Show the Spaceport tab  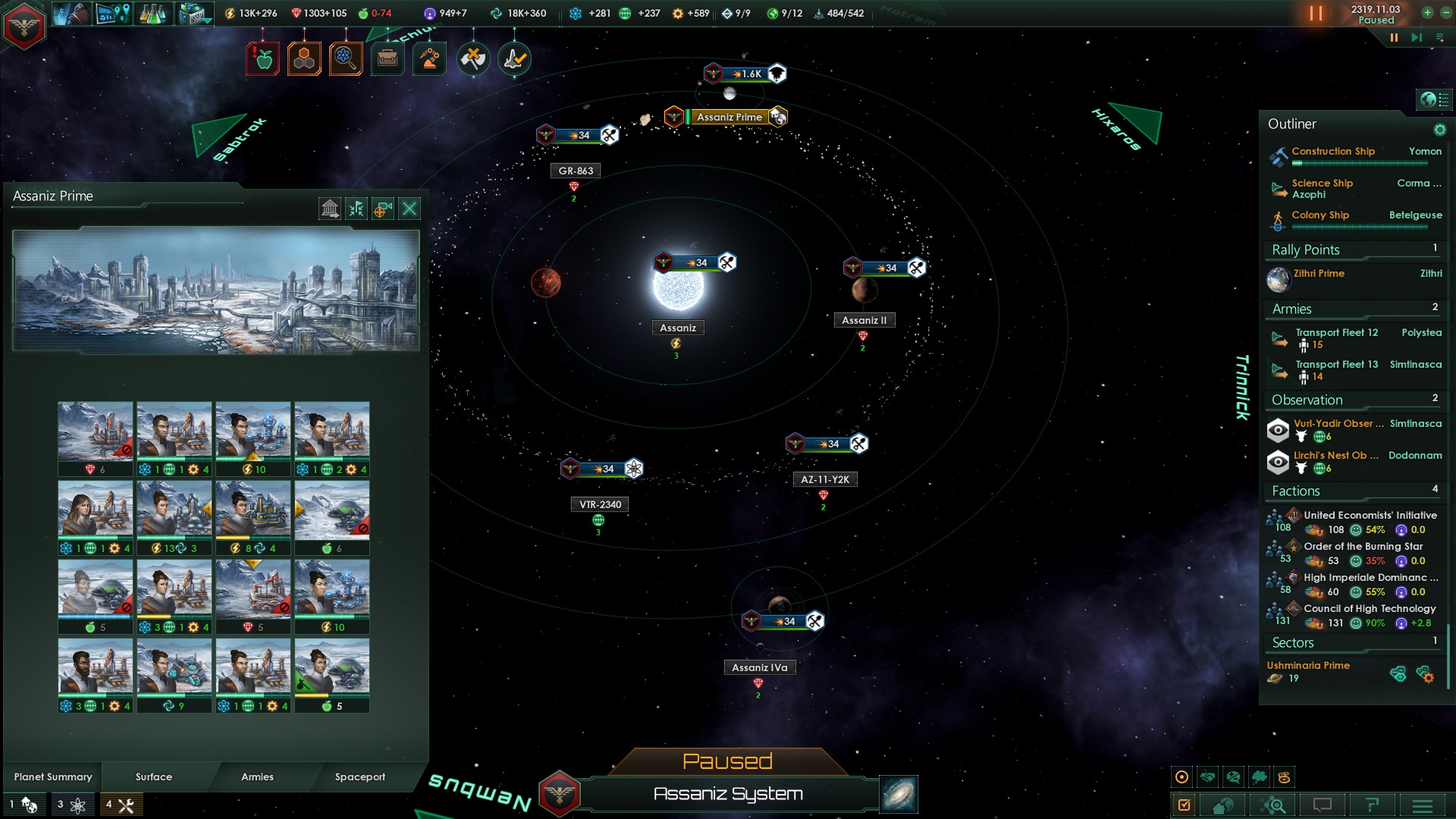click(360, 777)
